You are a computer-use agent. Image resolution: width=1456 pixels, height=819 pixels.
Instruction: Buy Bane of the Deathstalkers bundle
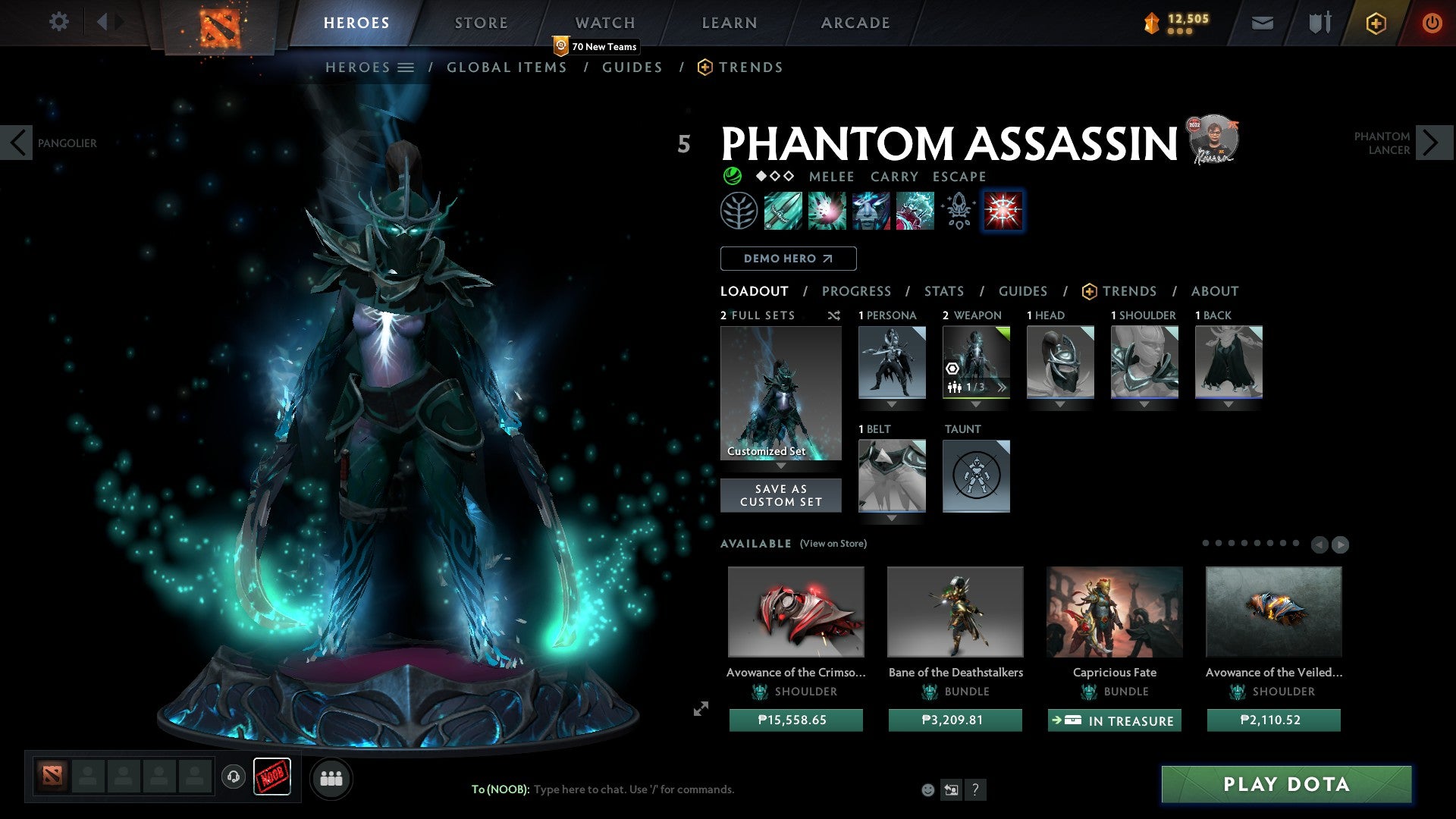[955, 720]
